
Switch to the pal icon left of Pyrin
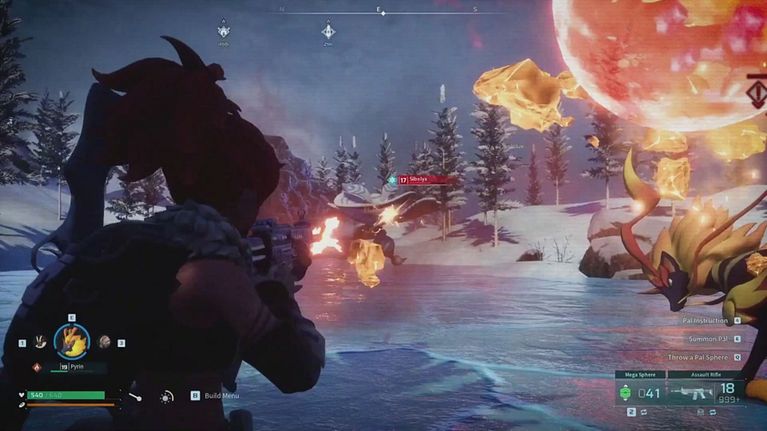point(39,342)
